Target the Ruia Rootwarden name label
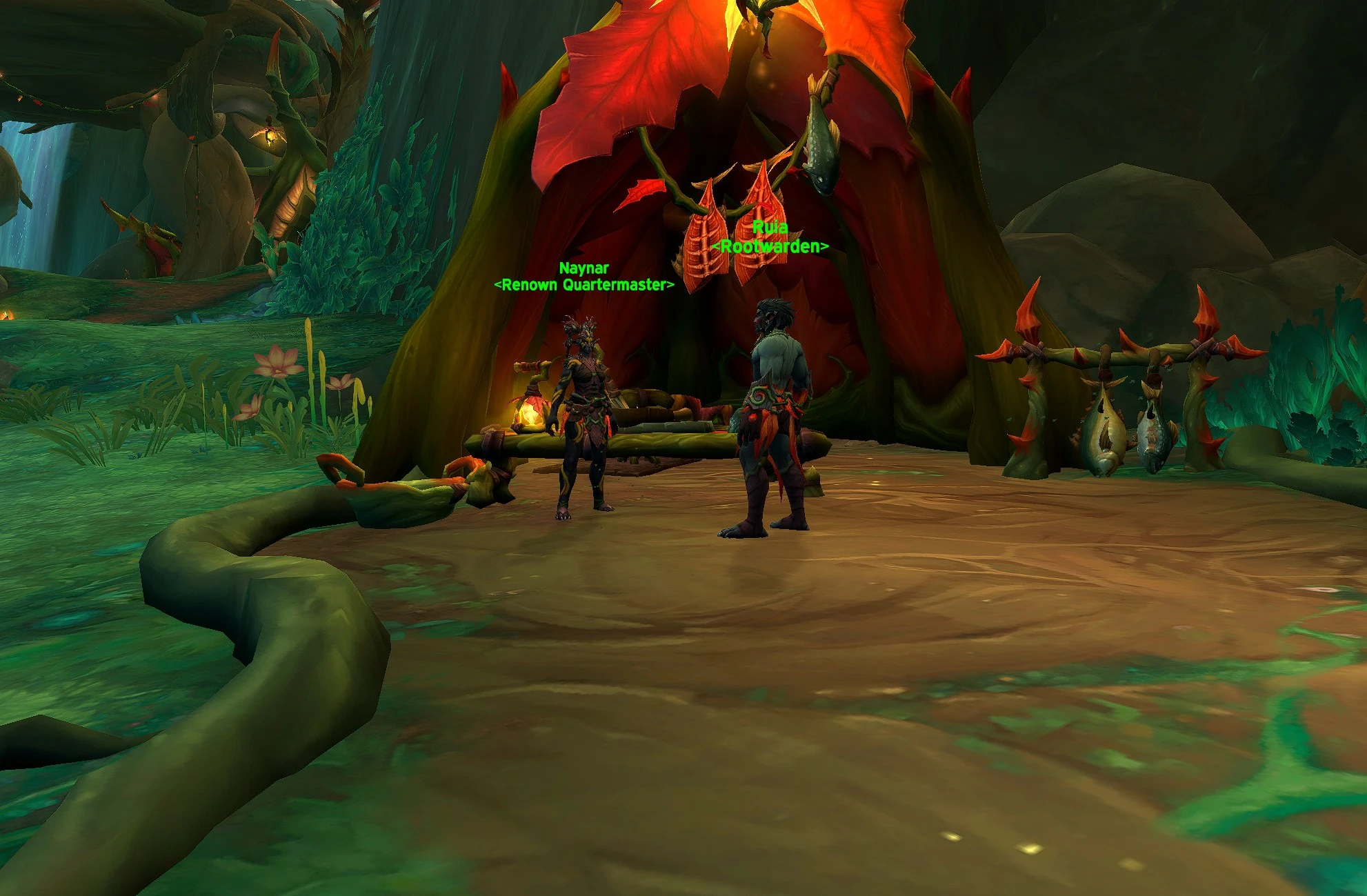The width and height of the screenshot is (1367, 896). (770, 237)
